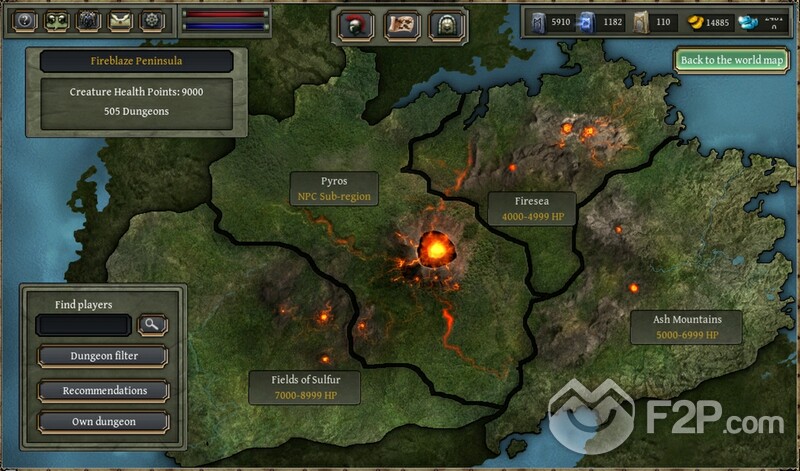Click the two-heads social icon

point(55,22)
